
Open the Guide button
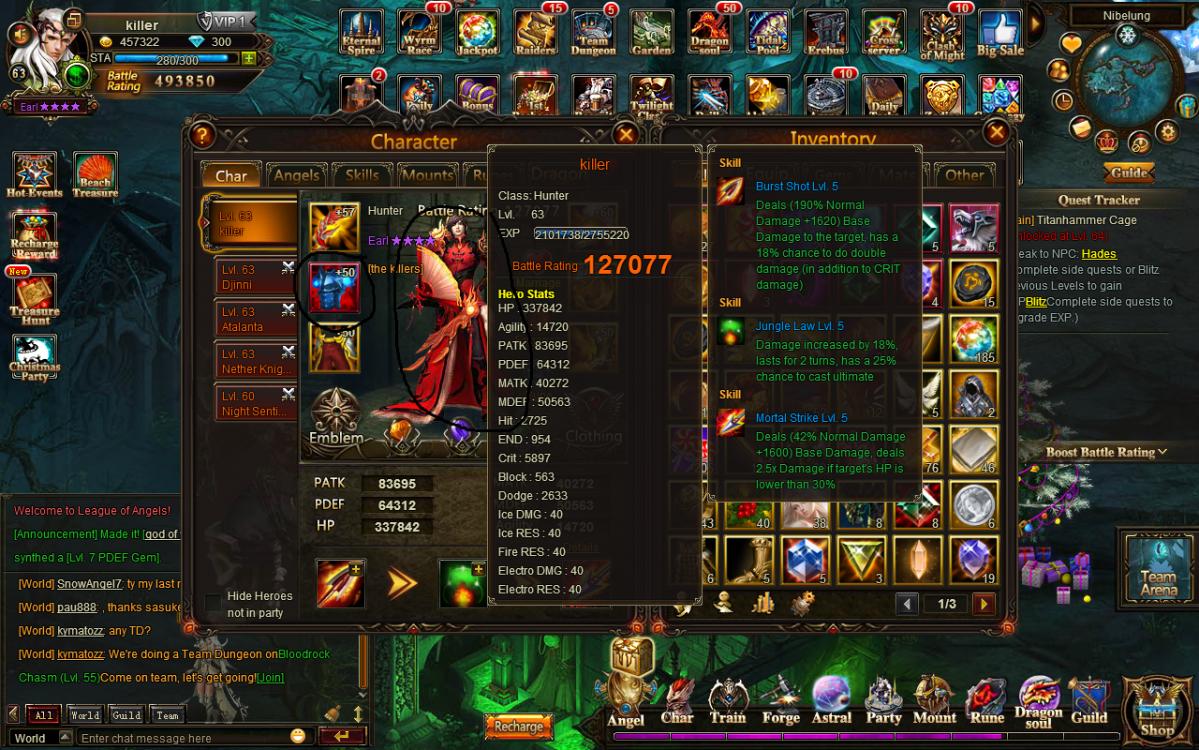coord(1129,173)
